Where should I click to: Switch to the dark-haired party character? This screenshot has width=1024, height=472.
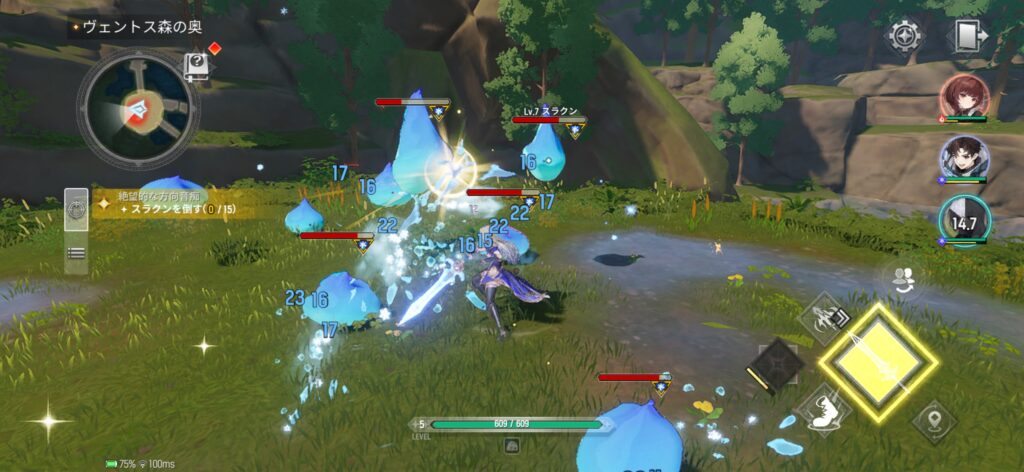(x=965, y=158)
